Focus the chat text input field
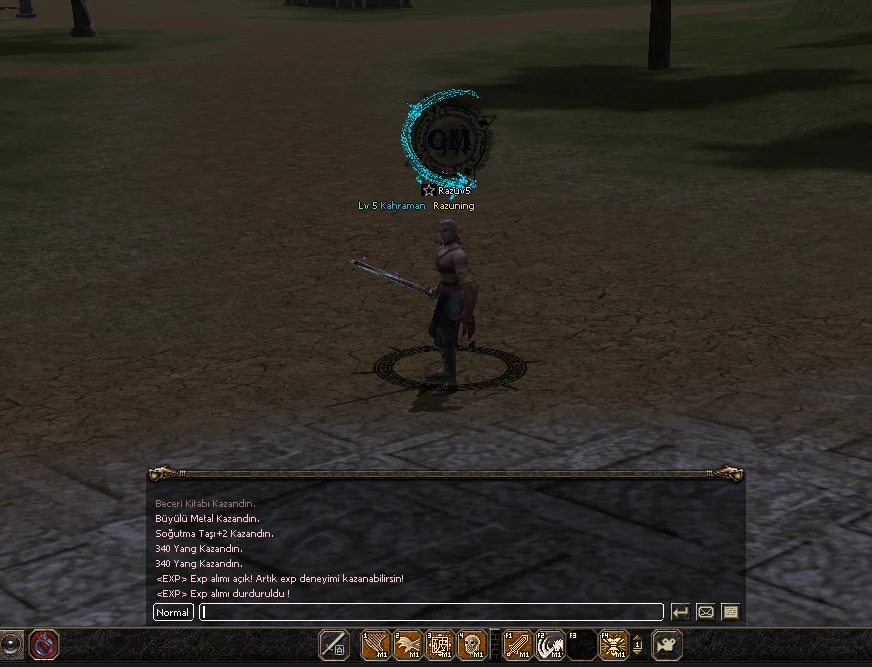 click(x=430, y=612)
